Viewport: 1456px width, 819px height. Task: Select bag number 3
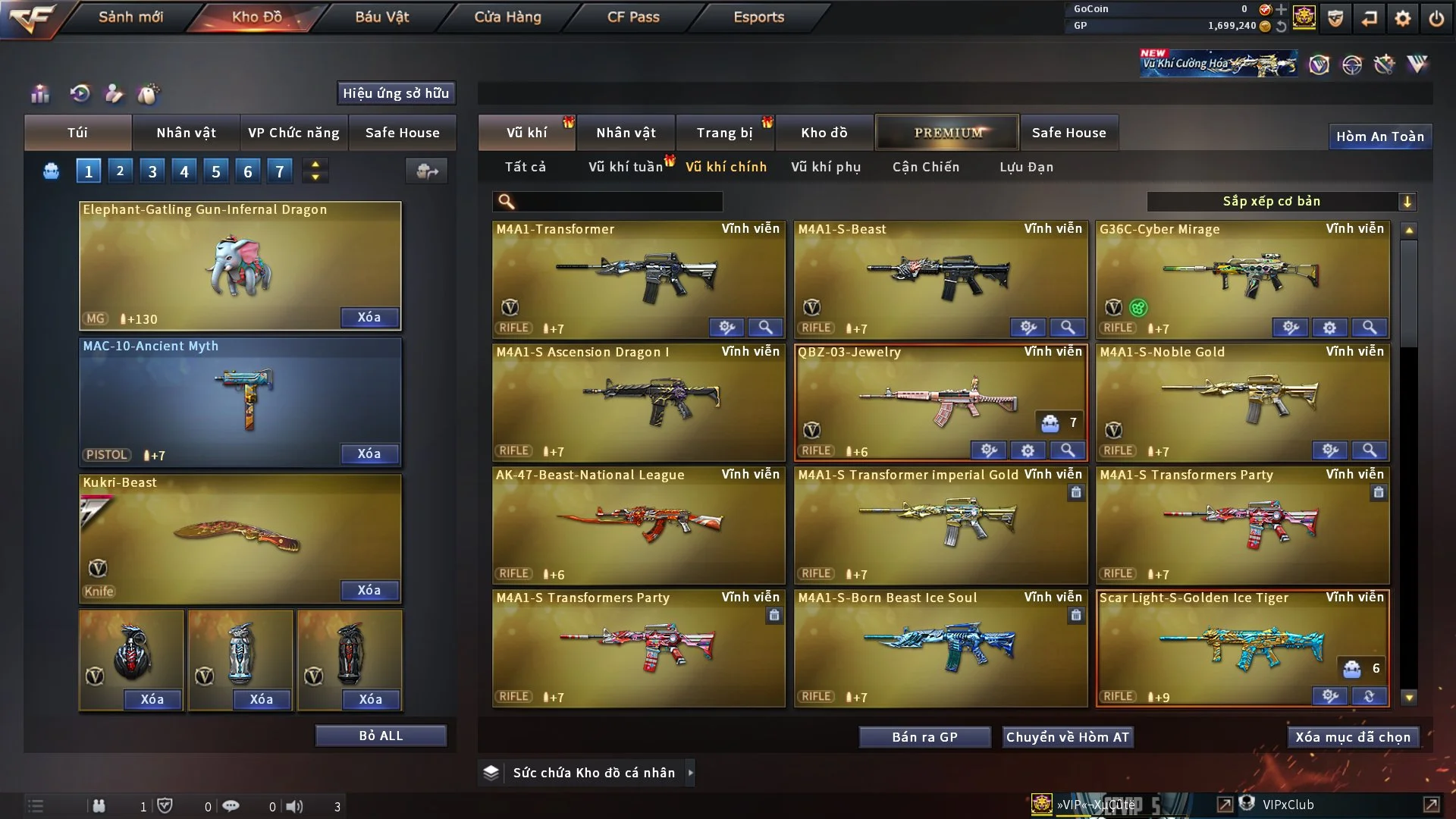click(152, 171)
